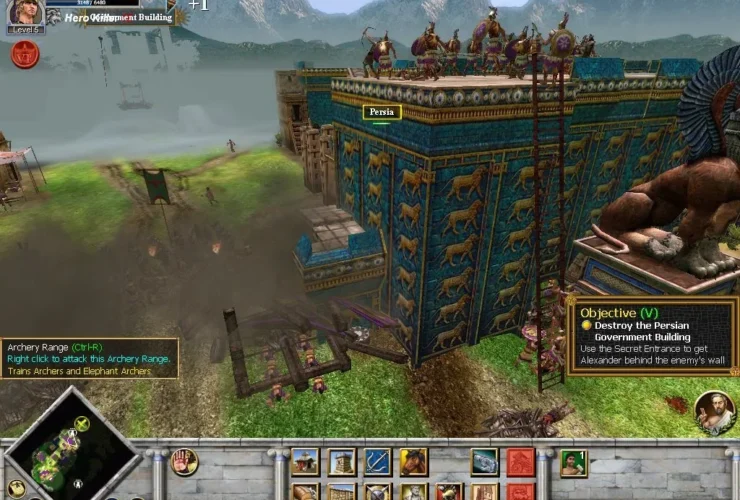This screenshot has width=740, height=500.
Task: Select the stone tower build icon
Action: point(342,462)
